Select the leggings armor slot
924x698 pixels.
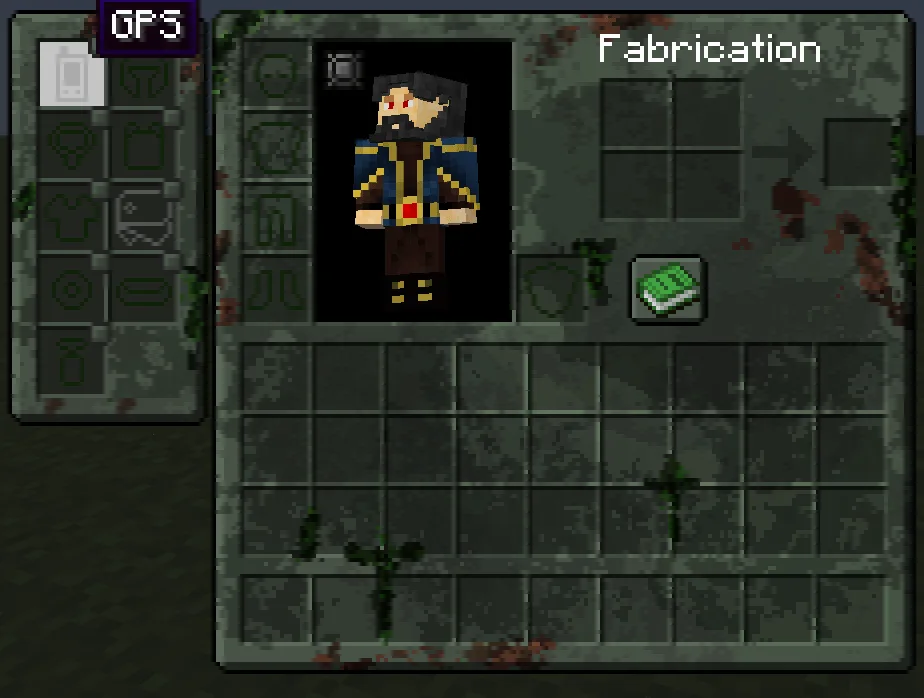coord(276,219)
